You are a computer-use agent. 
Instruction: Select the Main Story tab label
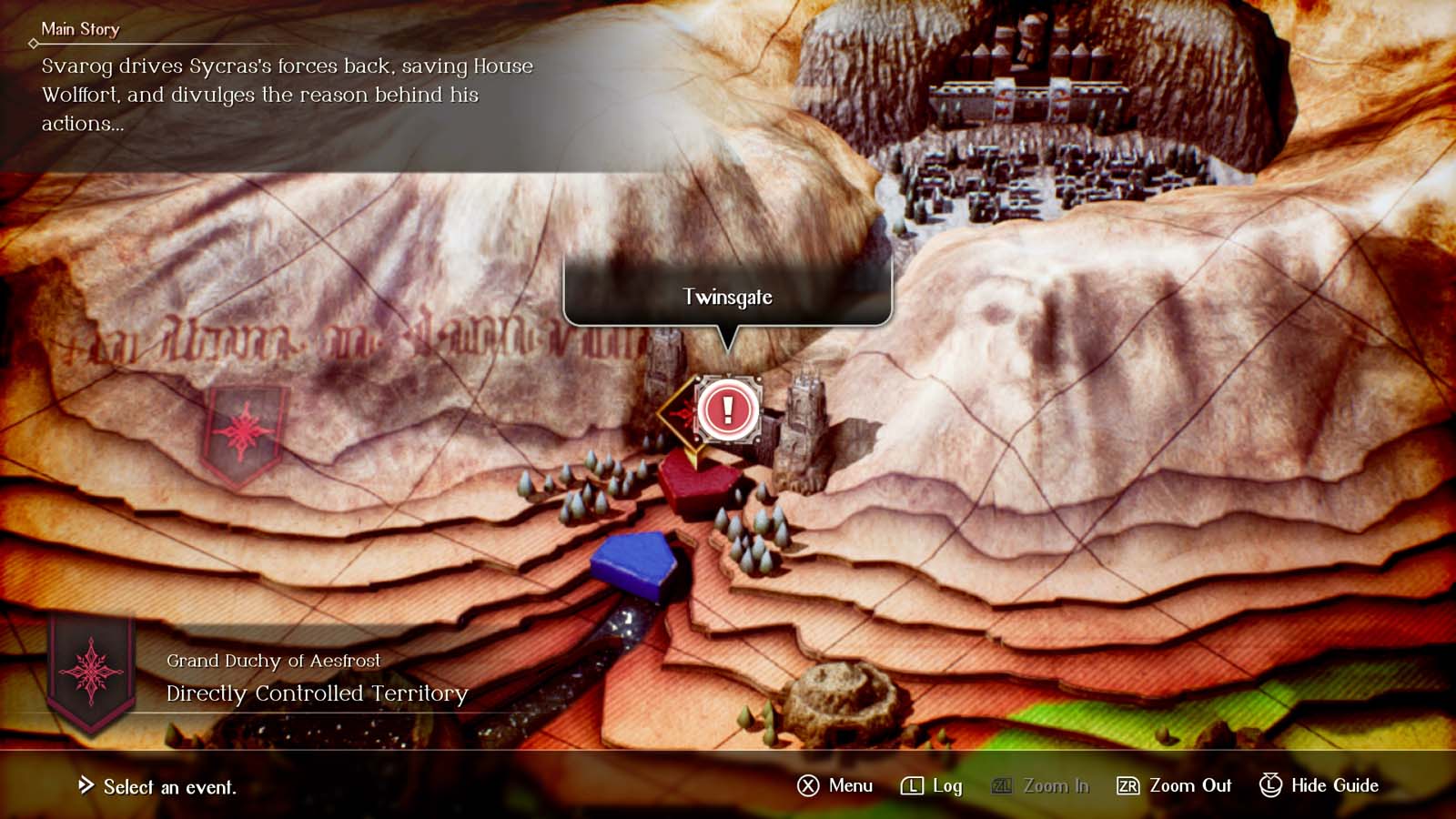click(x=80, y=29)
